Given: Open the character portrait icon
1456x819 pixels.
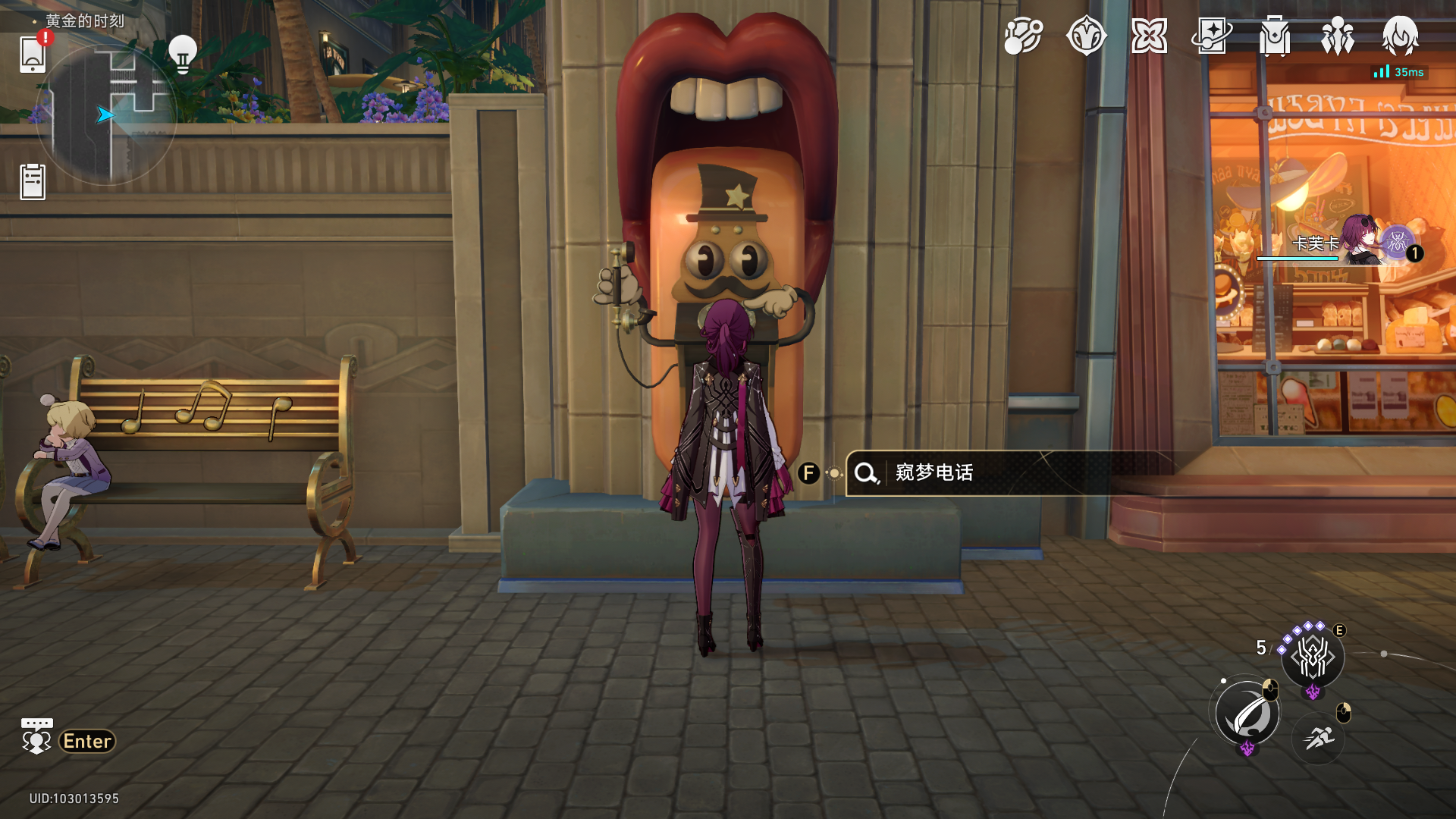Looking at the screenshot, I should pos(1400,36).
